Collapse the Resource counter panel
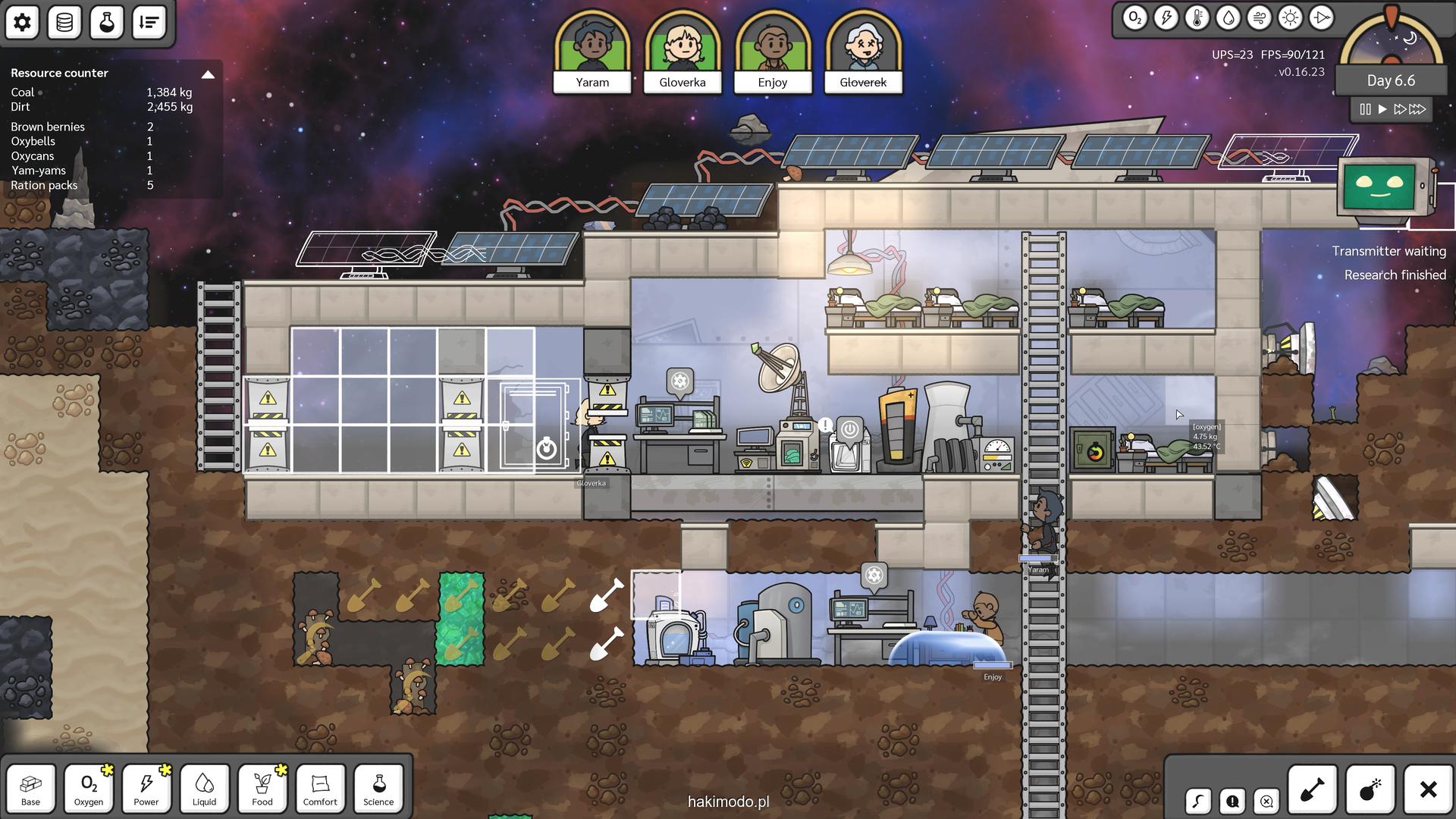1456x819 pixels. coord(208,74)
